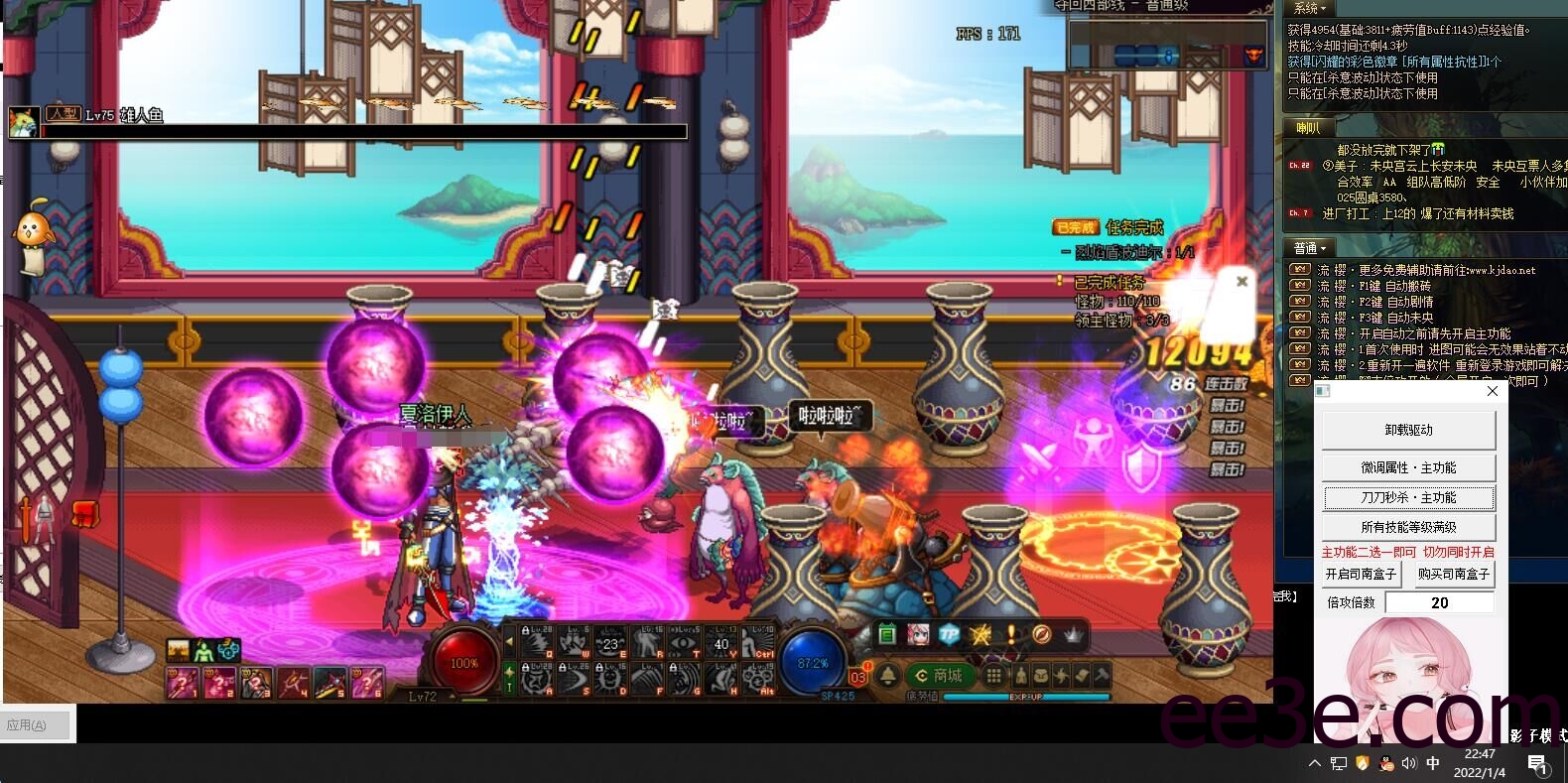Open the 系统 chat channel dropdown

click(x=1310, y=8)
